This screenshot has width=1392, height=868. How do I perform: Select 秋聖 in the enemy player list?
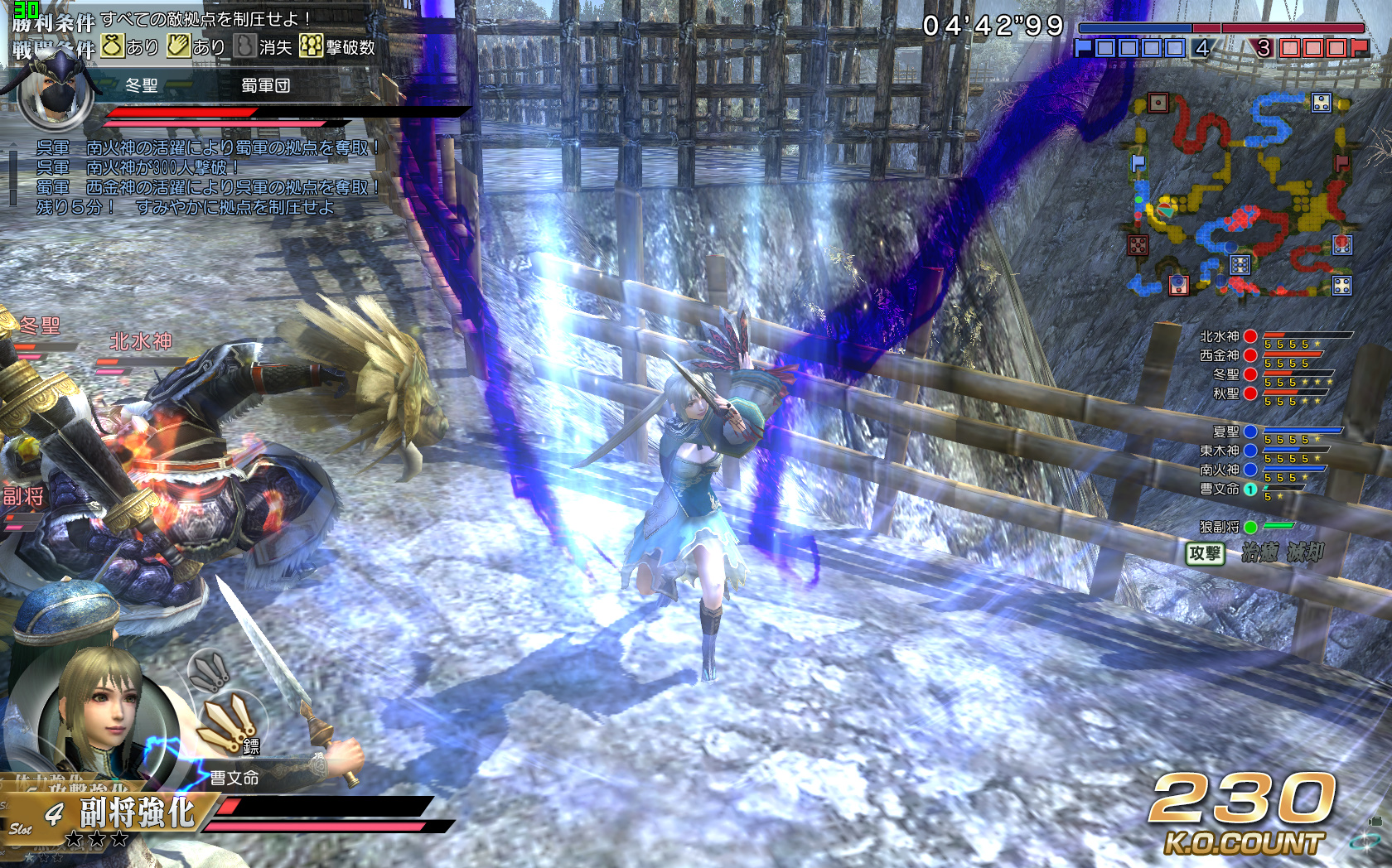pos(1225,393)
